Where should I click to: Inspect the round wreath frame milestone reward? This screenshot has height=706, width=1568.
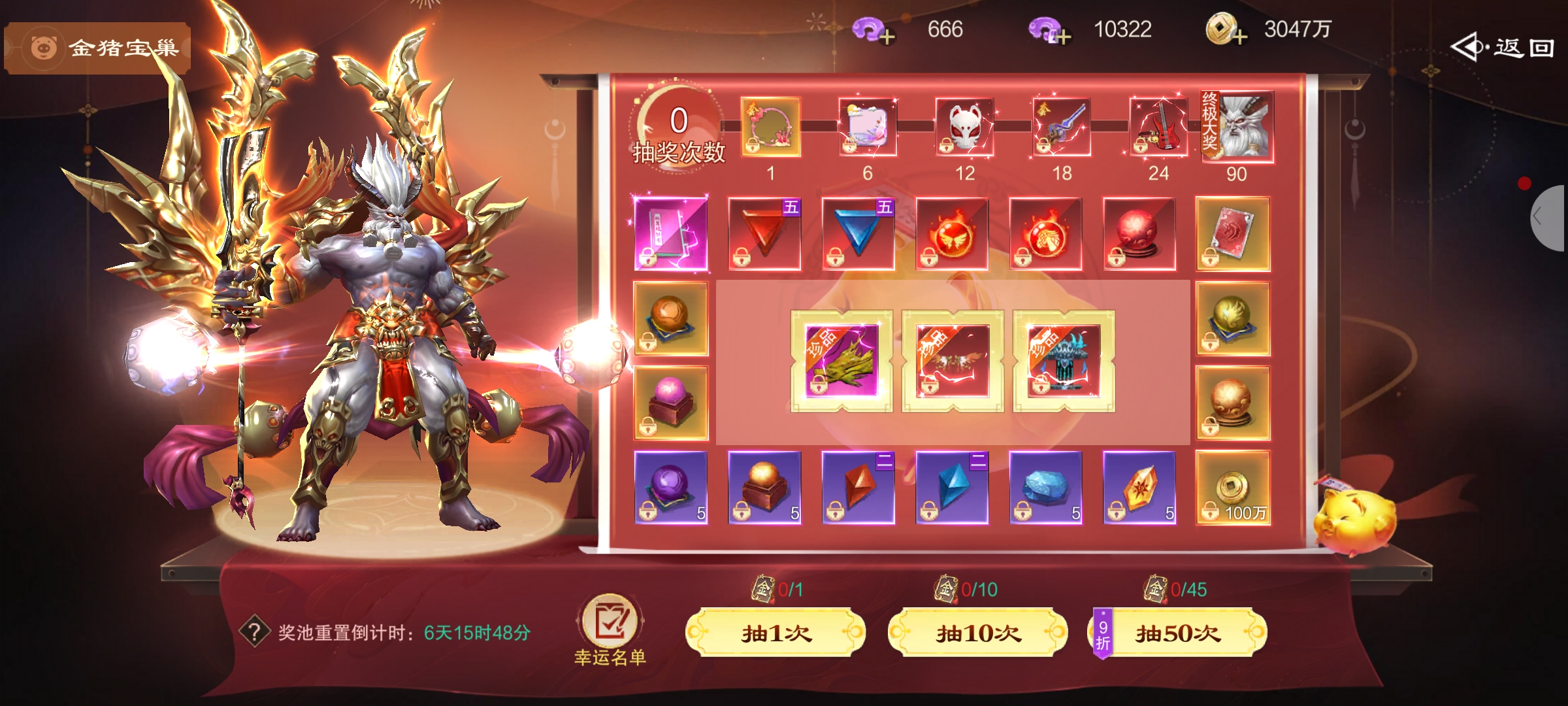click(771, 127)
